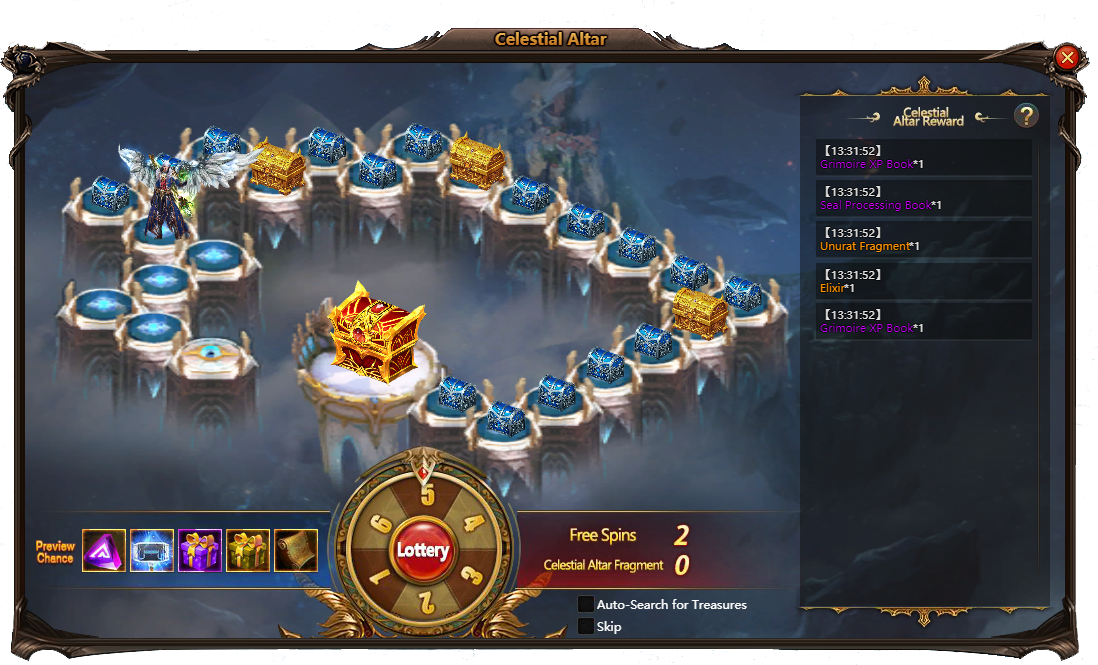
Task: Select the Elixir reward entry
Action: (x=923, y=281)
